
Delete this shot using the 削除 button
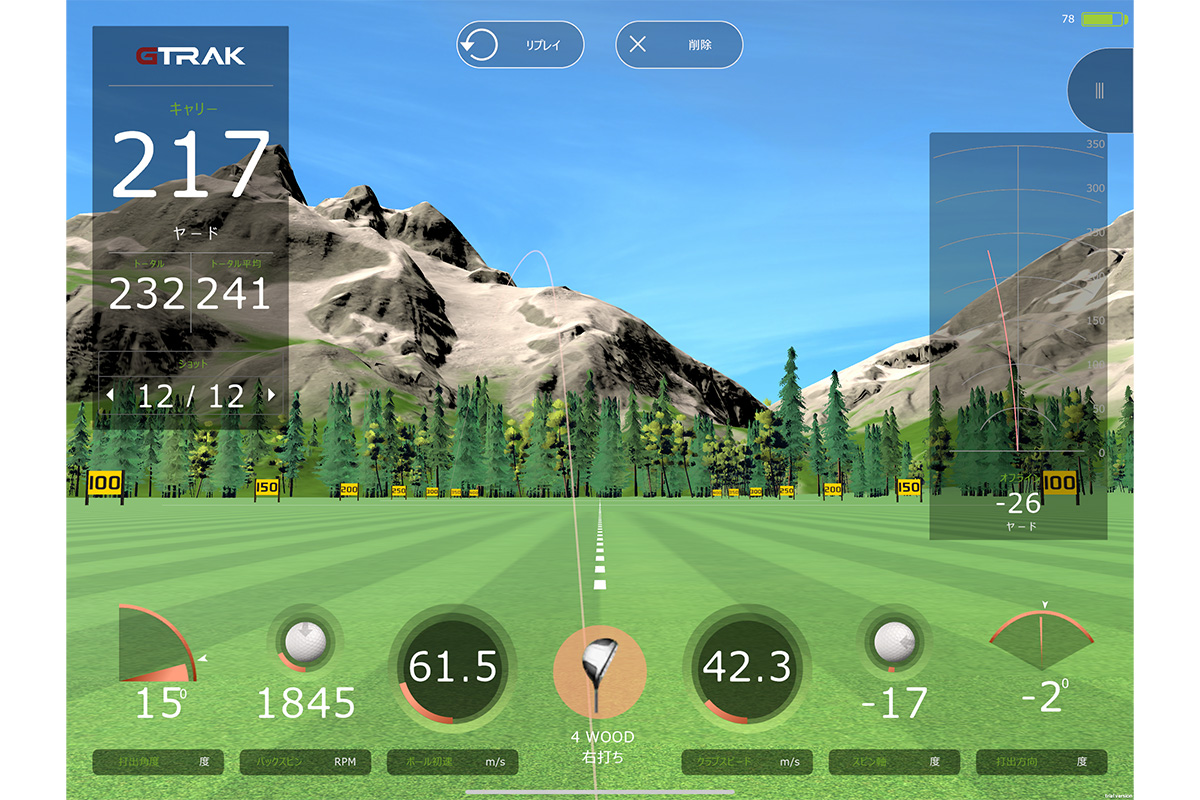(x=679, y=45)
